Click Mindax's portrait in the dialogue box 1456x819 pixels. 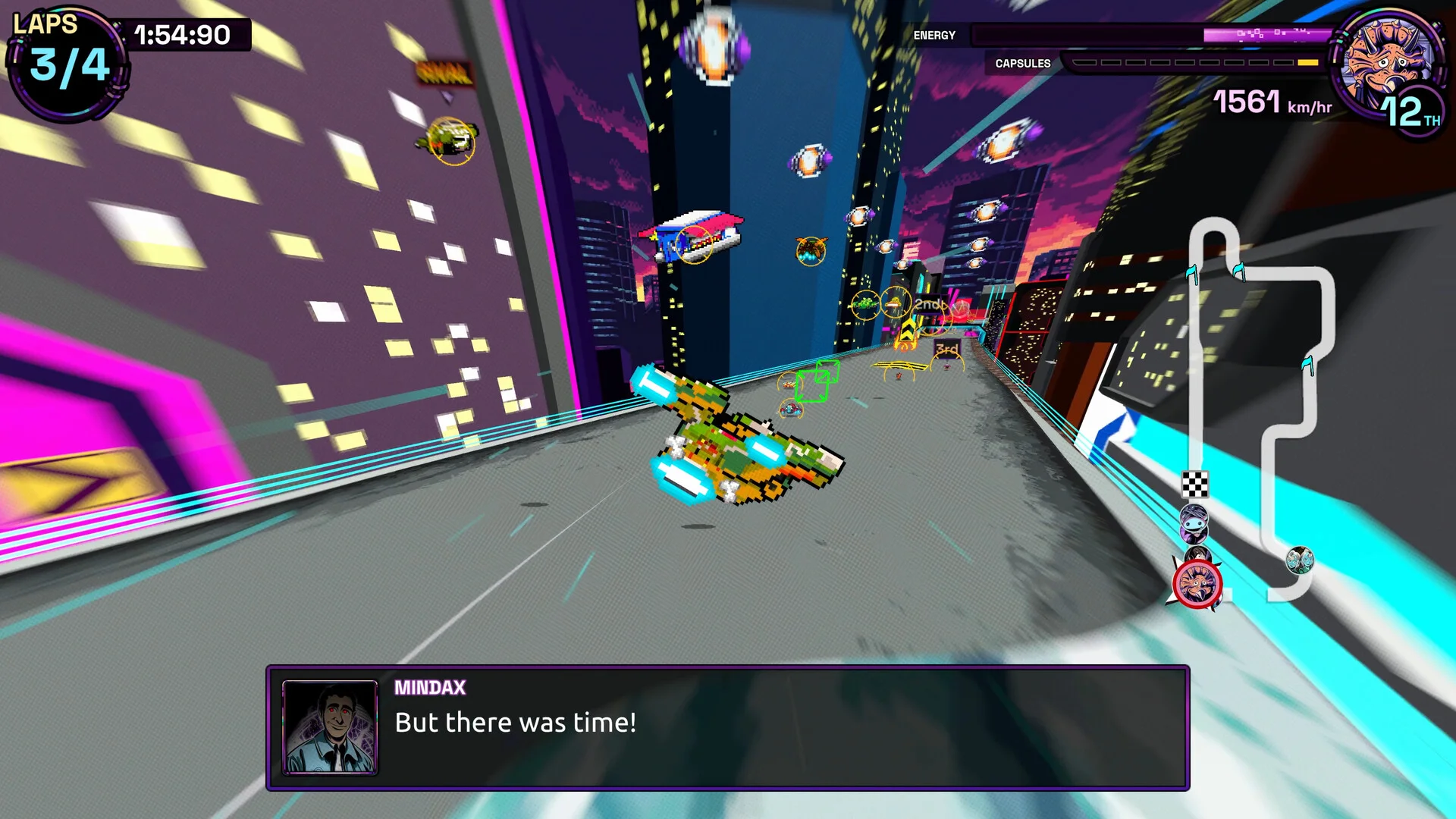[x=330, y=726]
